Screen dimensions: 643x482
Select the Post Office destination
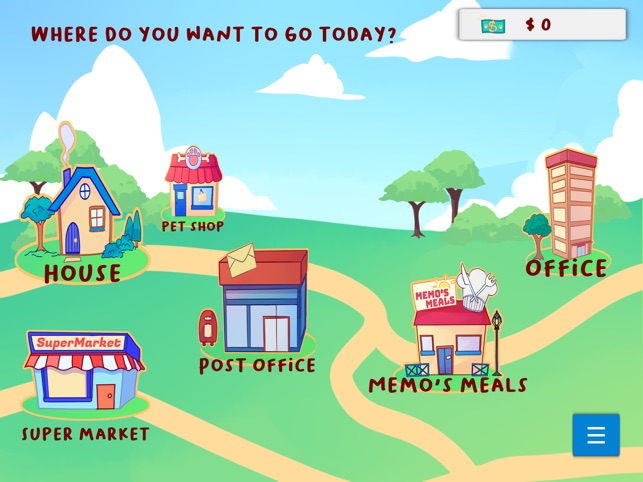point(263,304)
